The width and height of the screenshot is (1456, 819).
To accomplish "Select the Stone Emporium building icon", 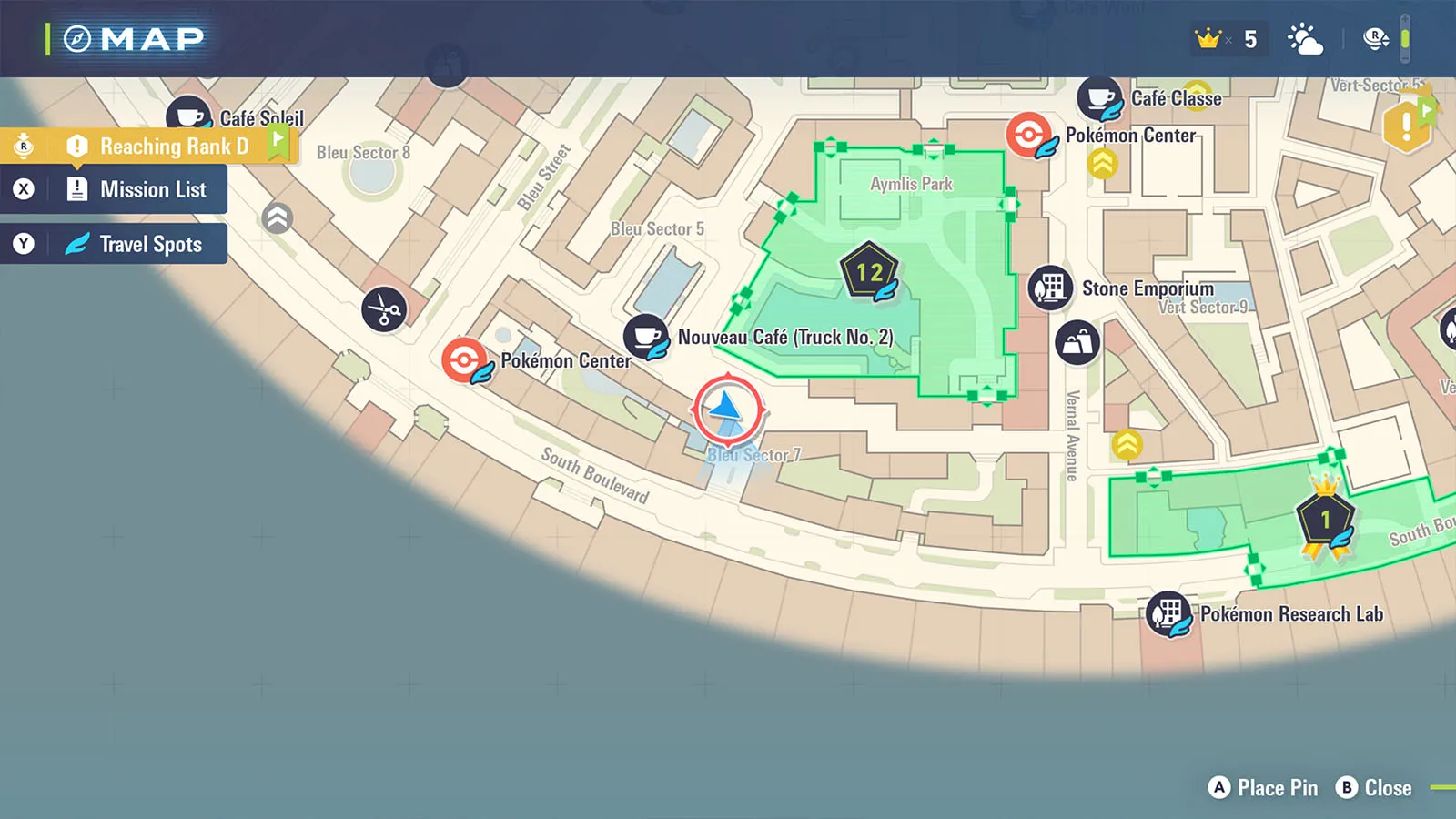I will pos(1050,288).
